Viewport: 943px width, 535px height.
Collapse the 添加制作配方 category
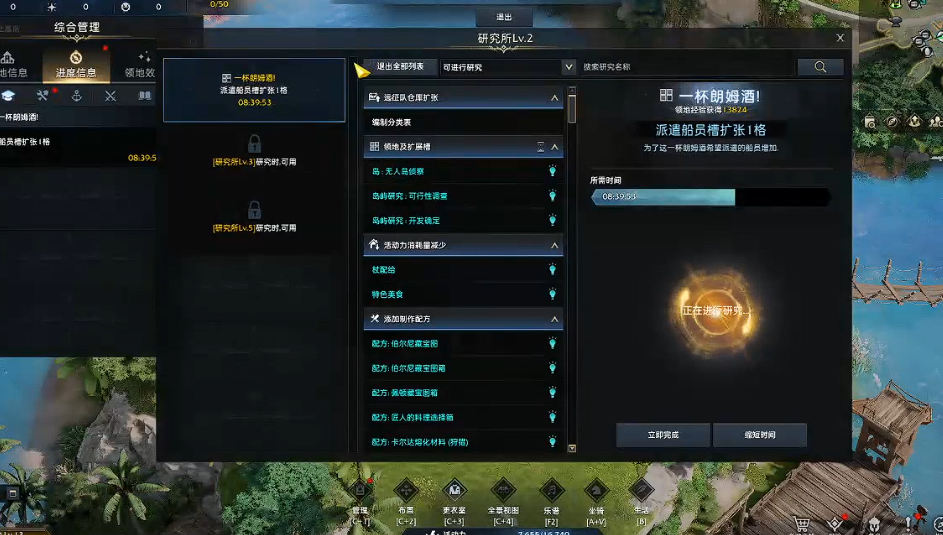555,319
